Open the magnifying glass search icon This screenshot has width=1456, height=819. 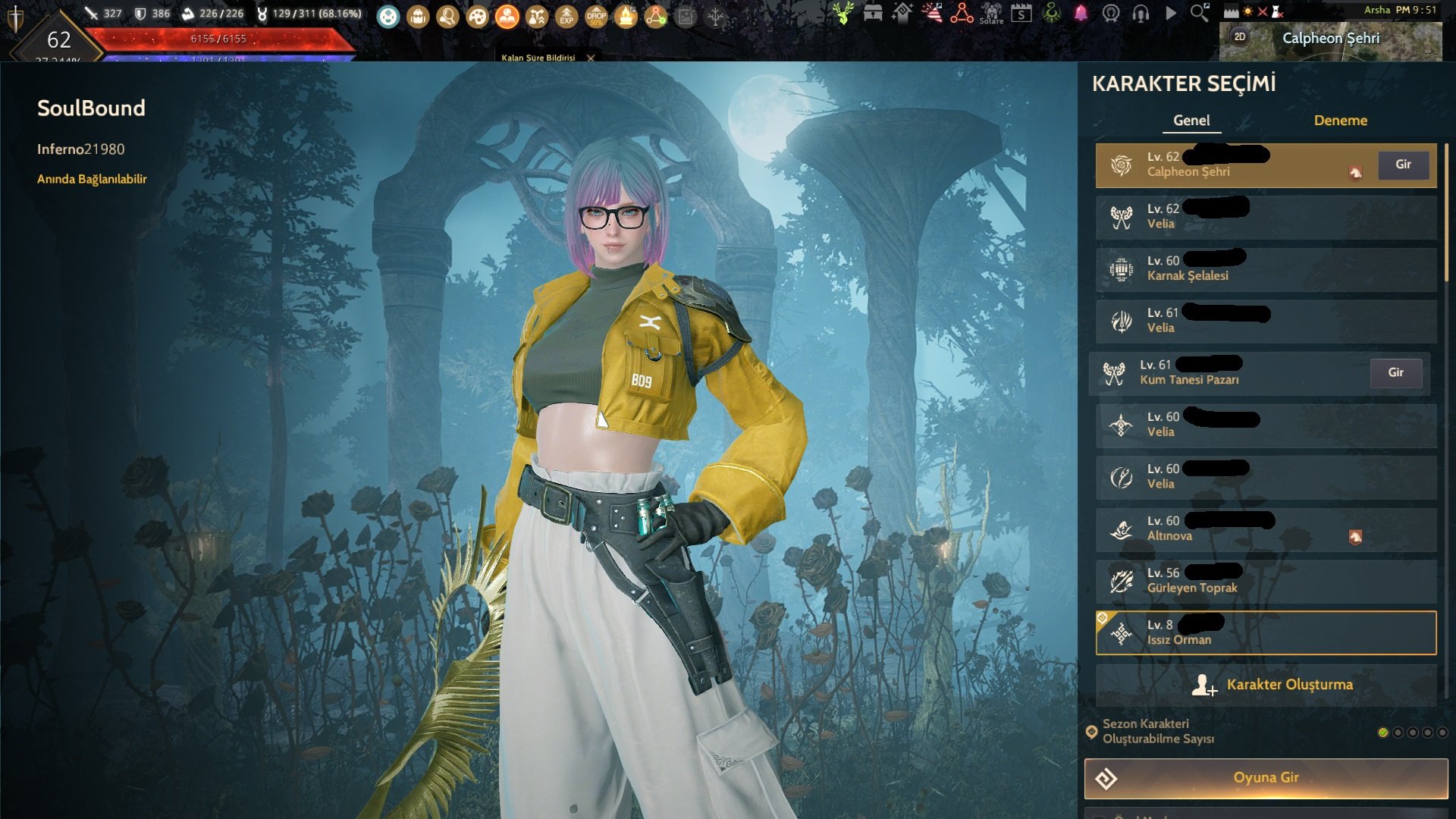click(x=1199, y=13)
